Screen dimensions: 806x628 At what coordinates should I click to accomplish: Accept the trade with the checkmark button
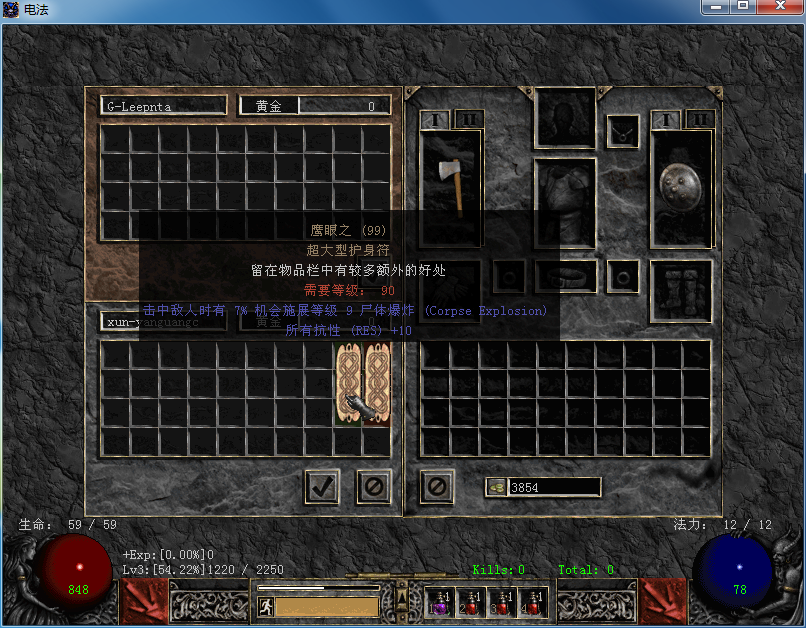[x=321, y=487]
